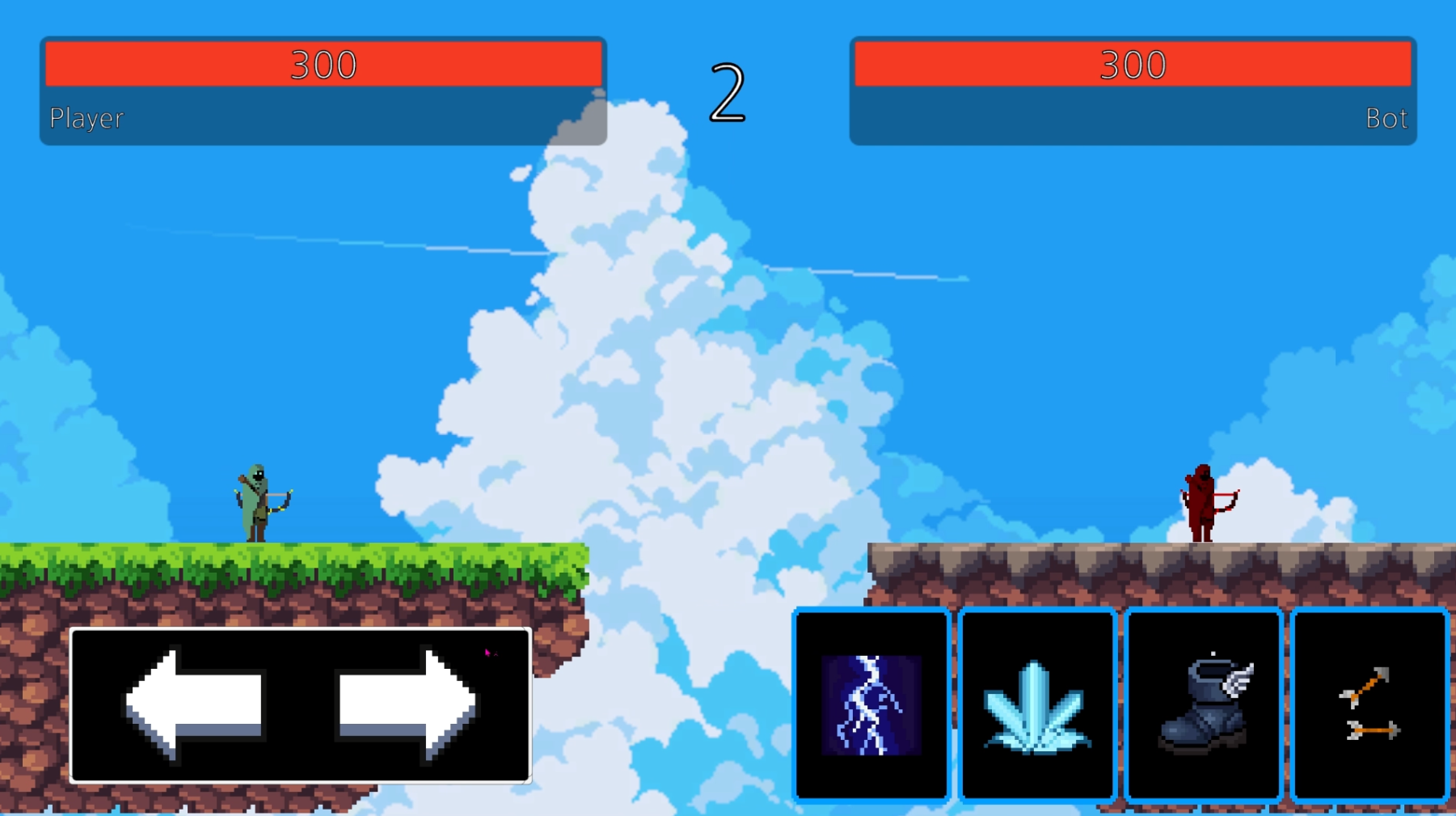The width and height of the screenshot is (1456, 816).
Task: Click the countdown number 2
Action: (727, 91)
